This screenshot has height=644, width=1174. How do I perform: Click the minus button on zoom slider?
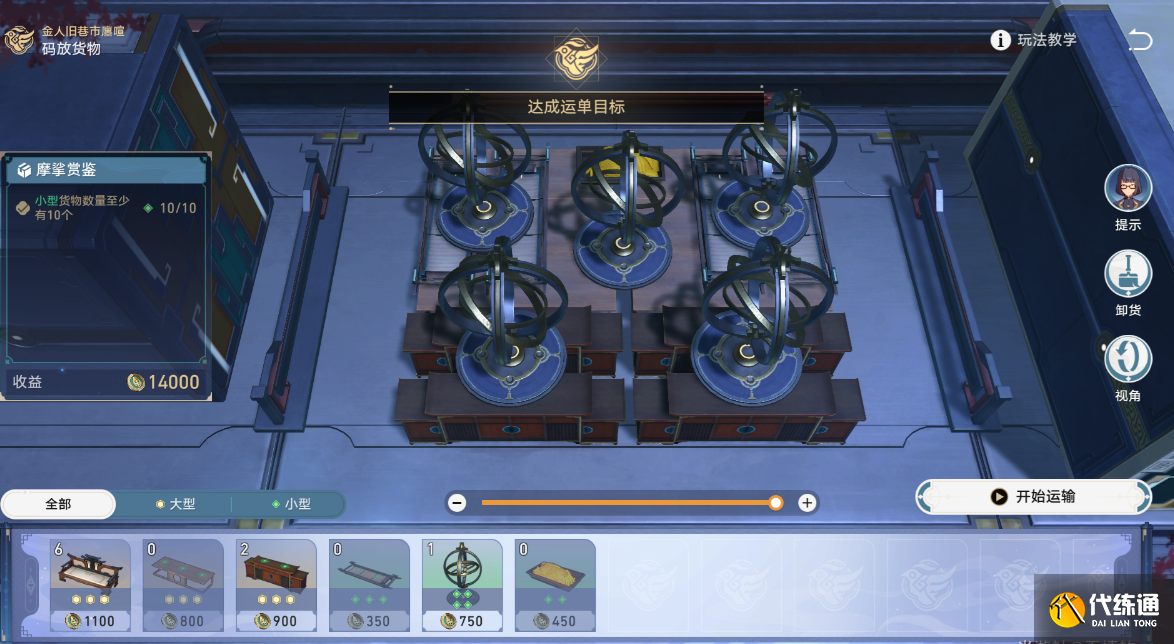457,503
